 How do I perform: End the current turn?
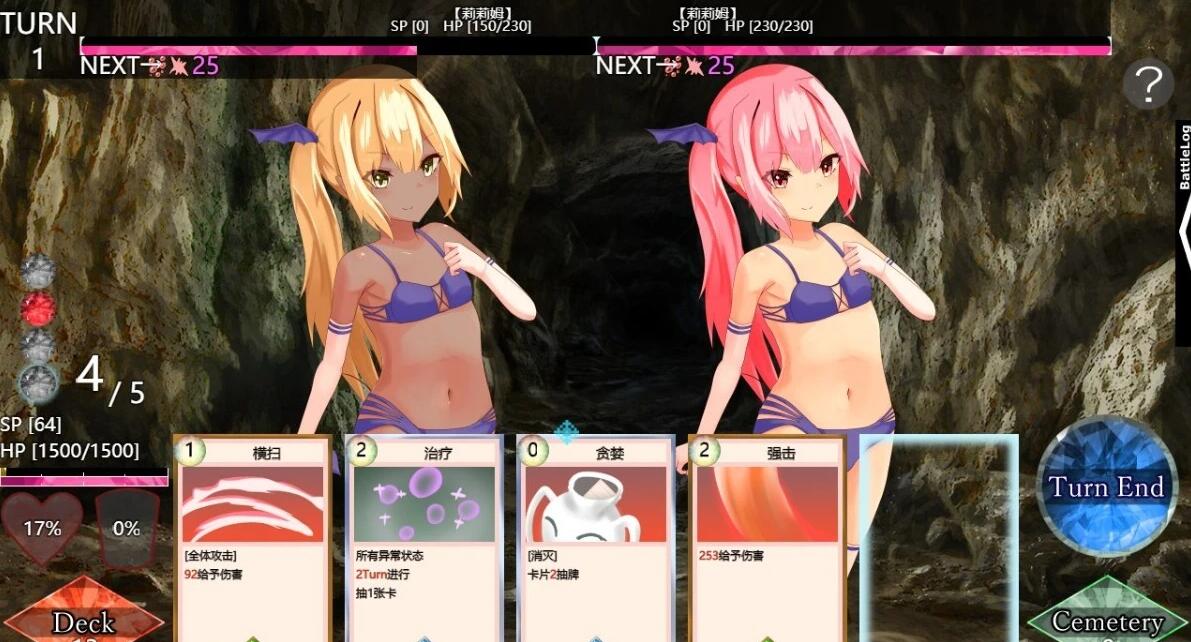click(x=1106, y=487)
